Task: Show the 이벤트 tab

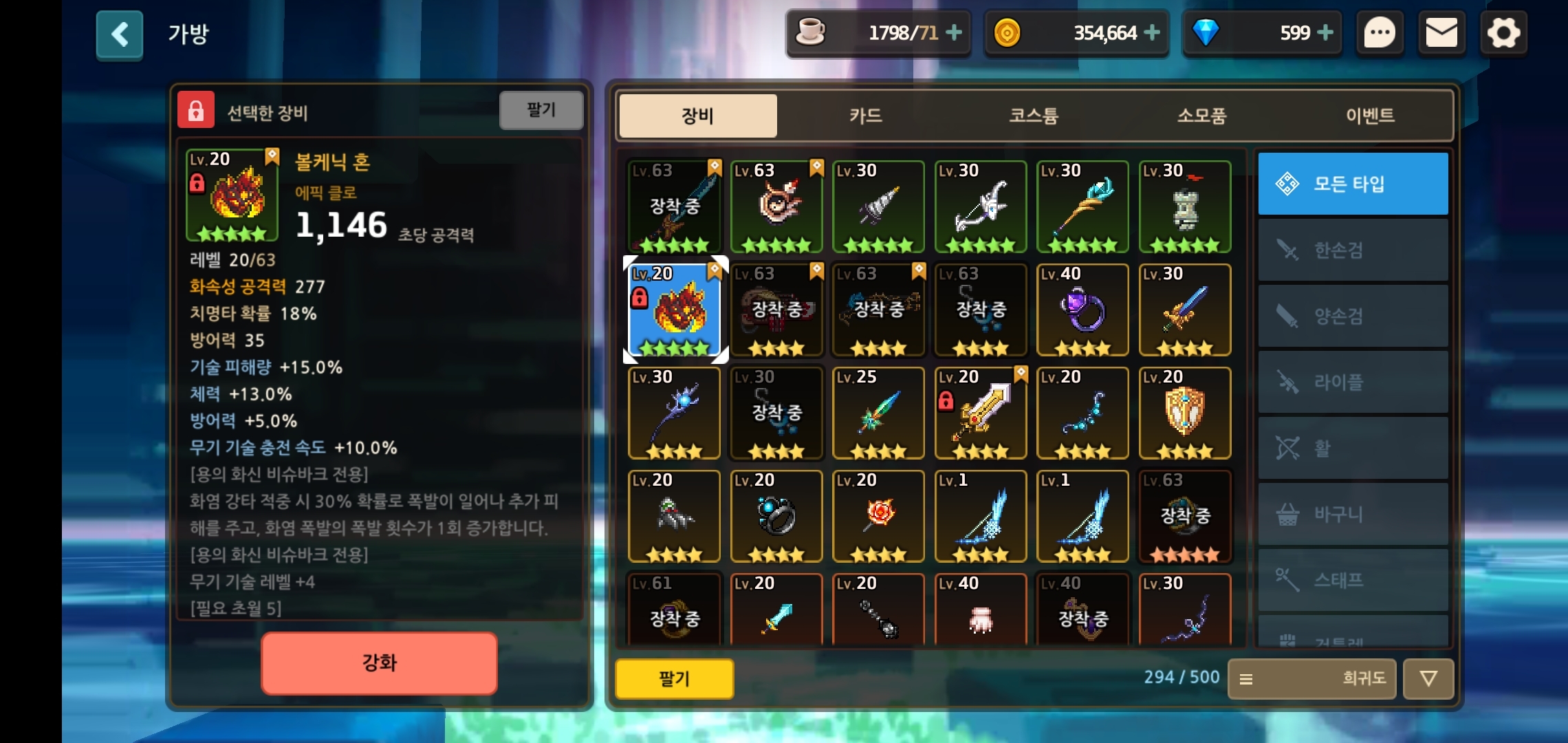Action: point(1370,116)
